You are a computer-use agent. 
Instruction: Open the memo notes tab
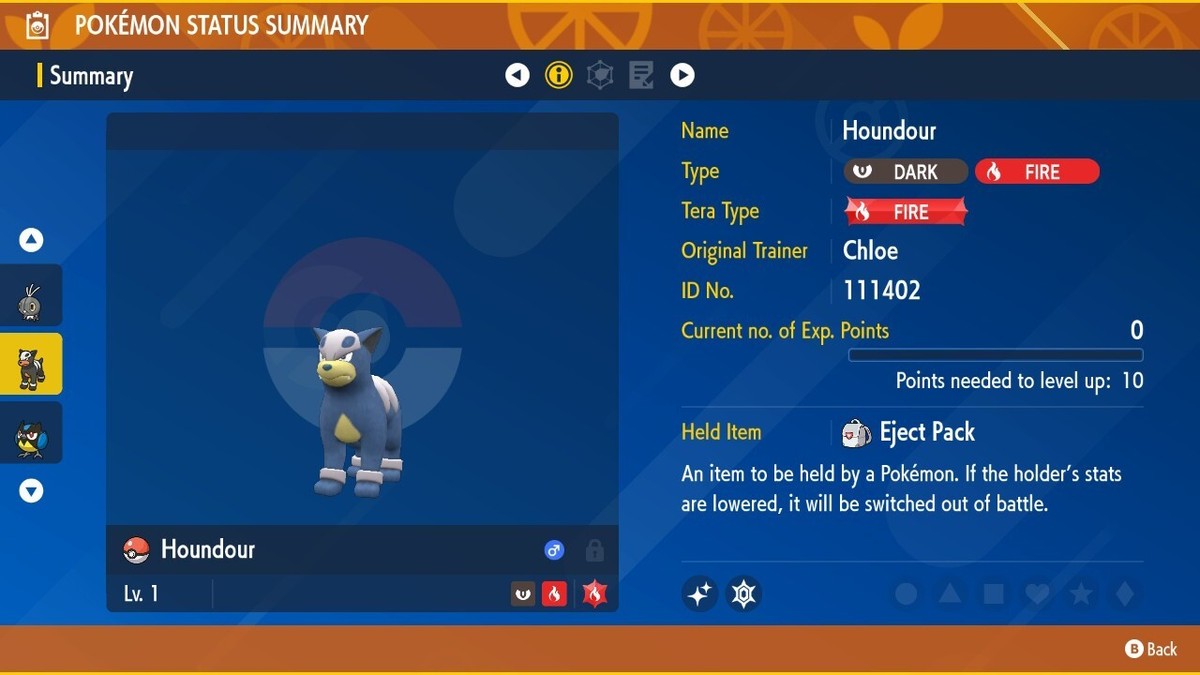(641, 75)
